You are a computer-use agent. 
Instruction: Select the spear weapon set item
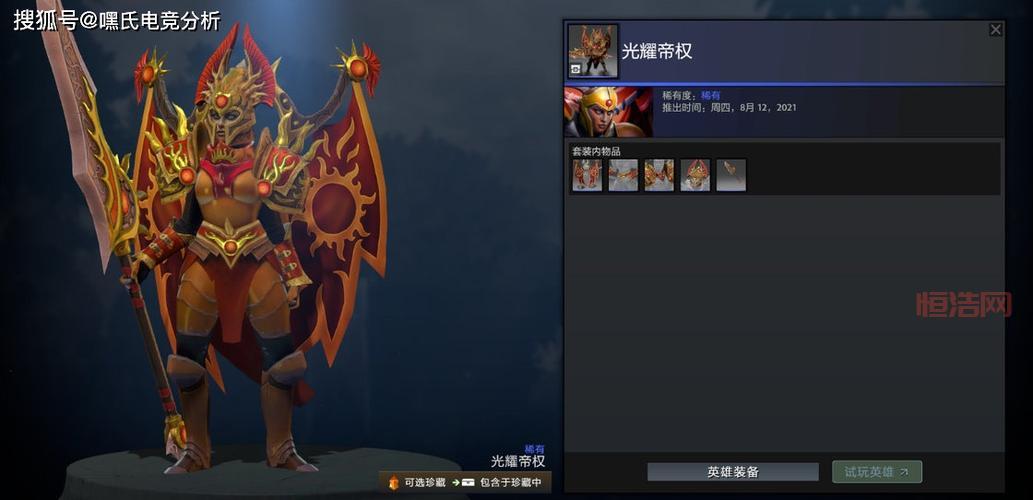coord(731,175)
